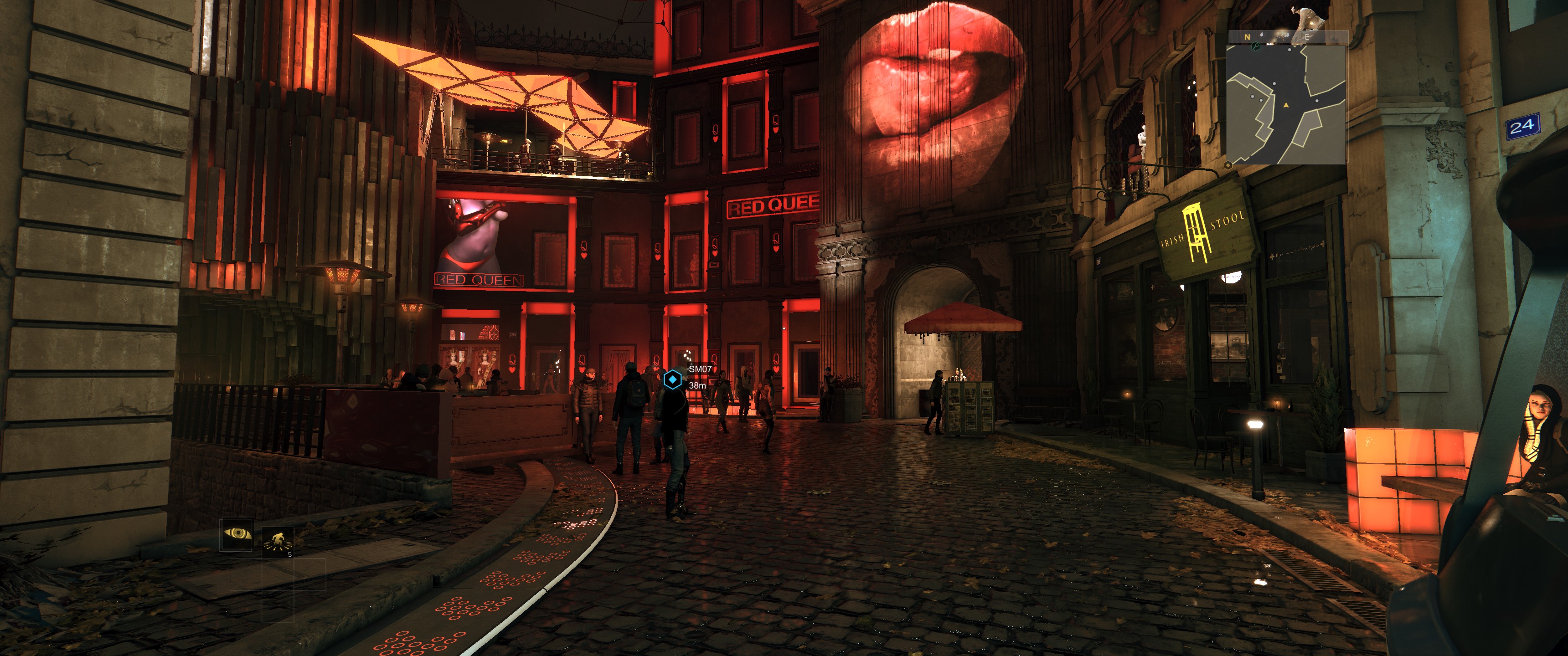Click the diamond hexagon marker below minimap
Viewport: 1568px width, 656px height.
pyautogui.click(x=1228, y=165)
